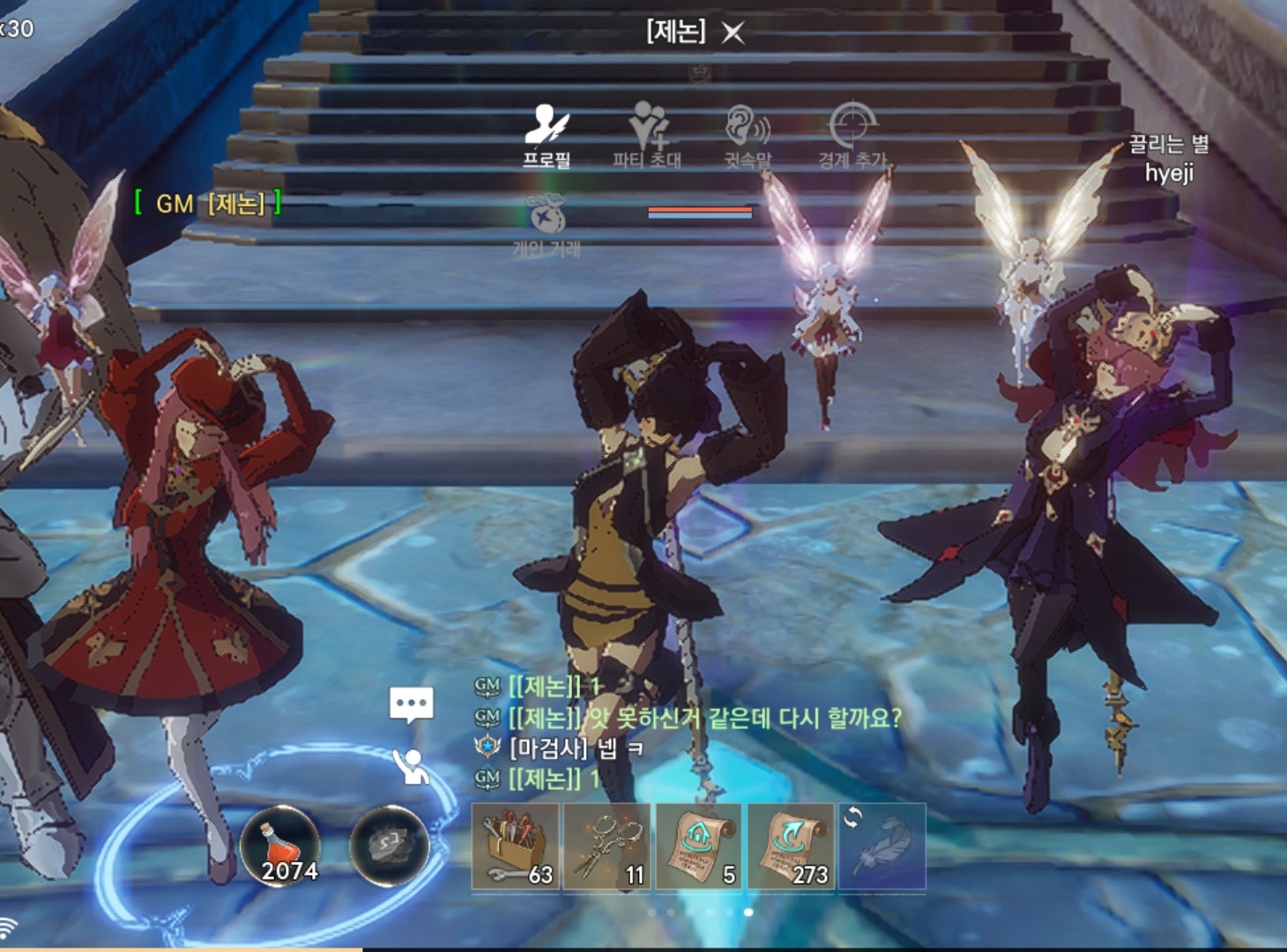Activate the round gray stone icon
This screenshot has height=952, width=1287.
click(389, 845)
